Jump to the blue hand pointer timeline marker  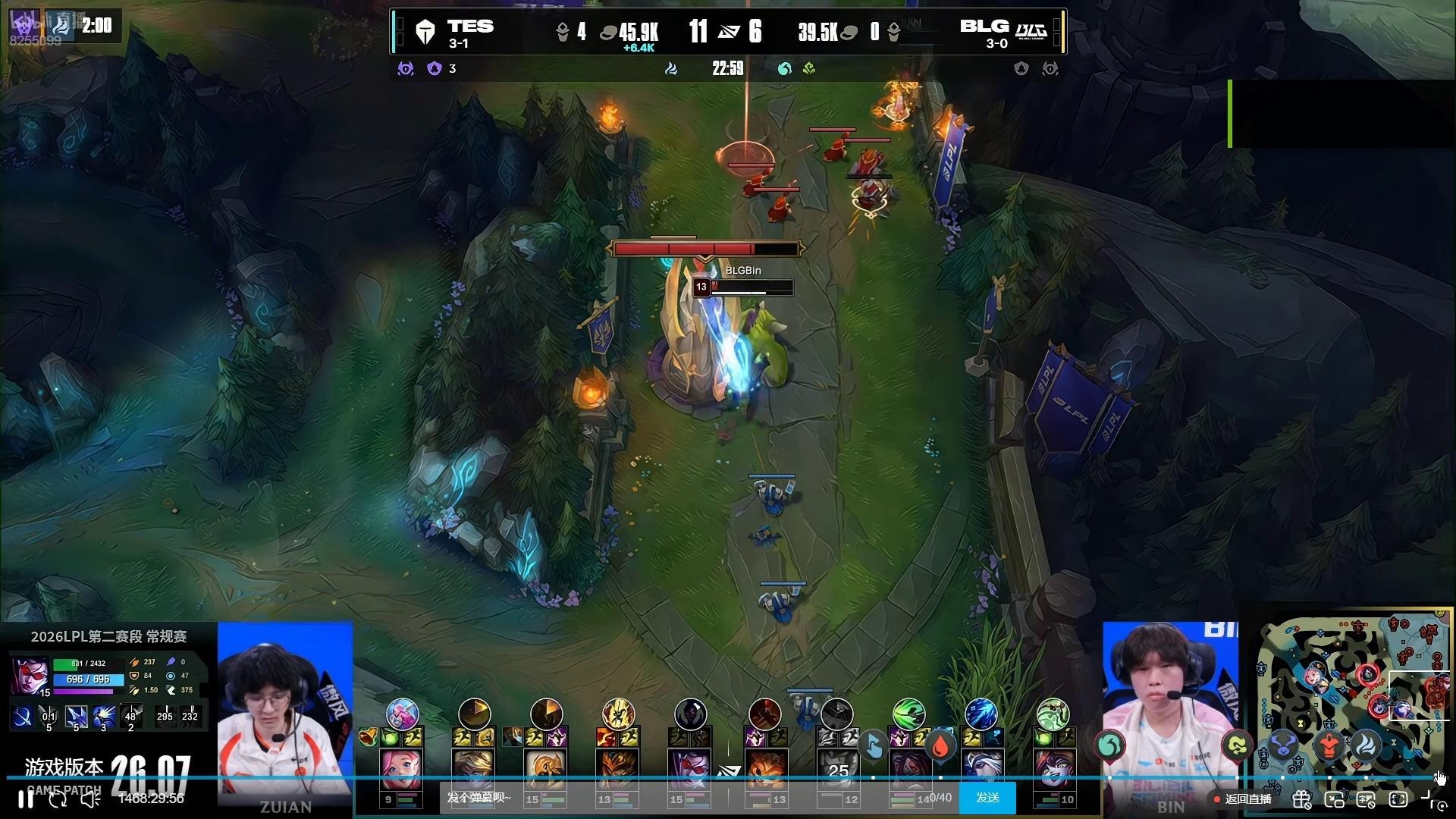(x=873, y=746)
